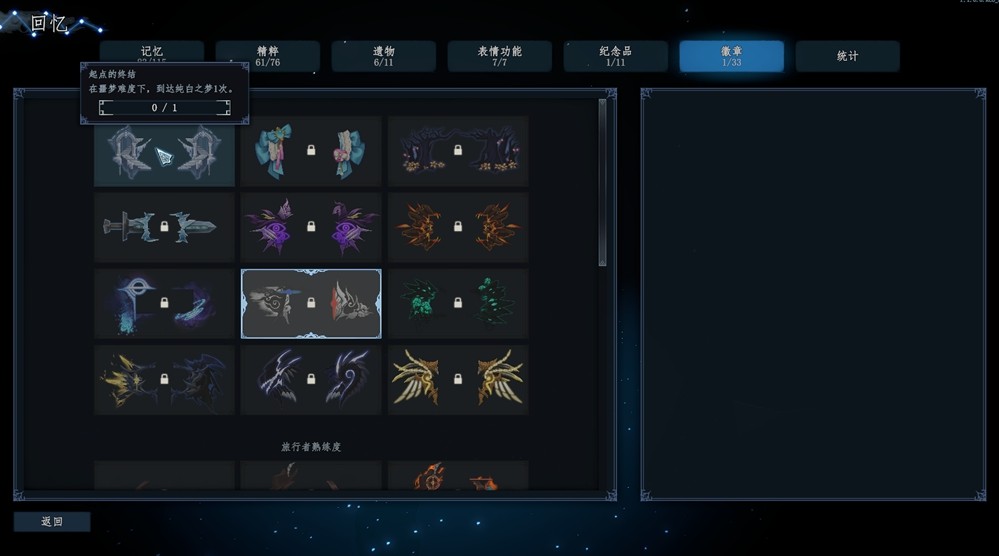Select the 遗物 tab
999x556 pixels.
(383, 56)
